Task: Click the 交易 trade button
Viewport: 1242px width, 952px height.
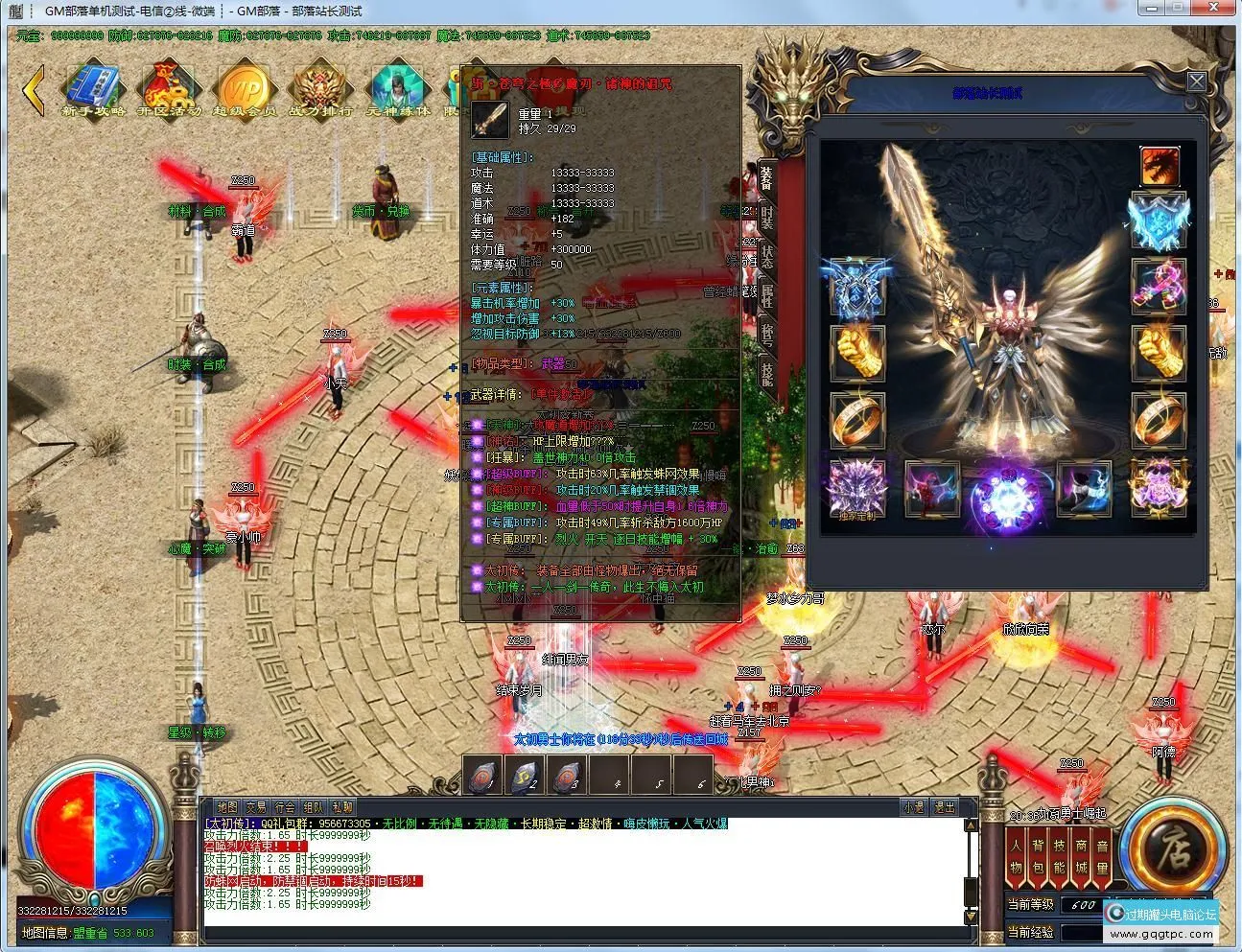Action: 255,807
